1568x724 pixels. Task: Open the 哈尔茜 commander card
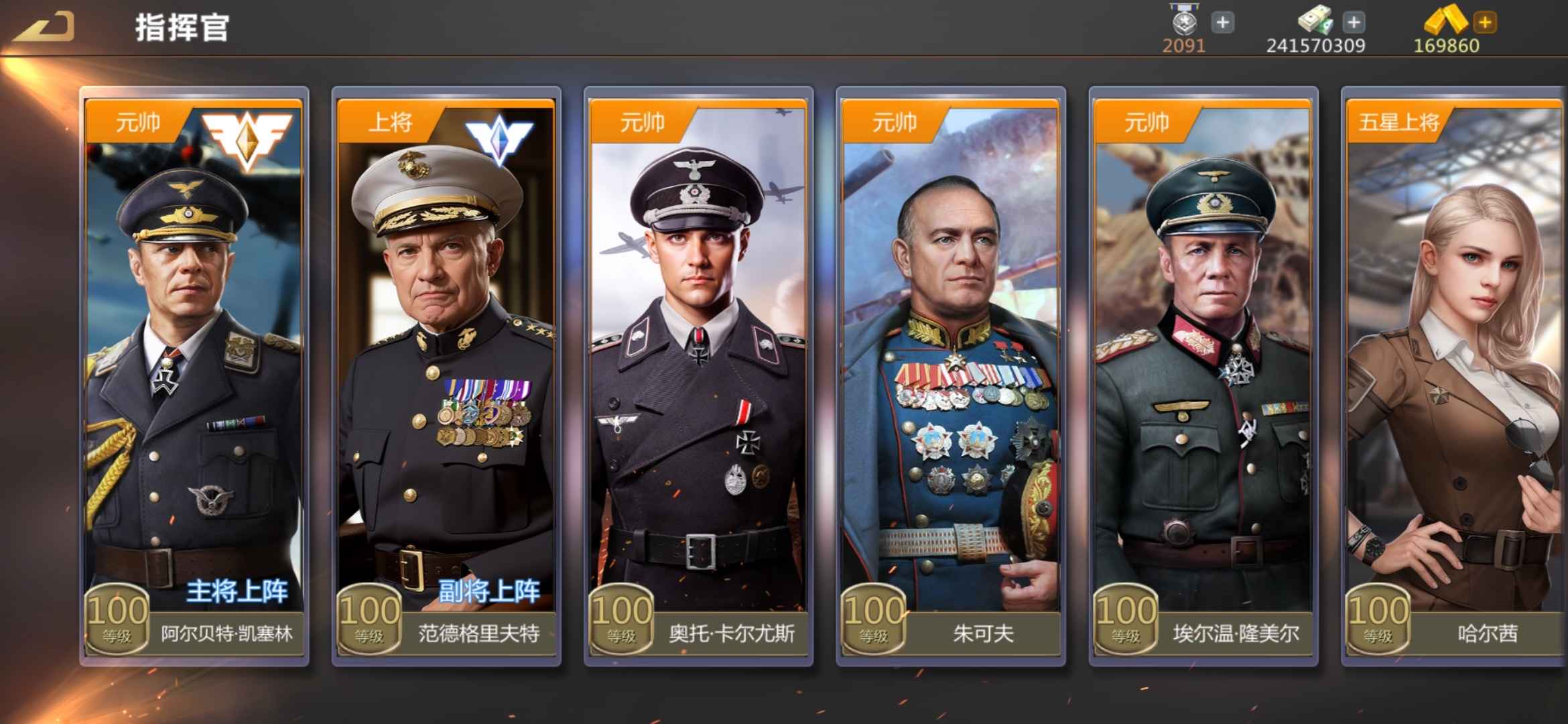(1454, 375)
